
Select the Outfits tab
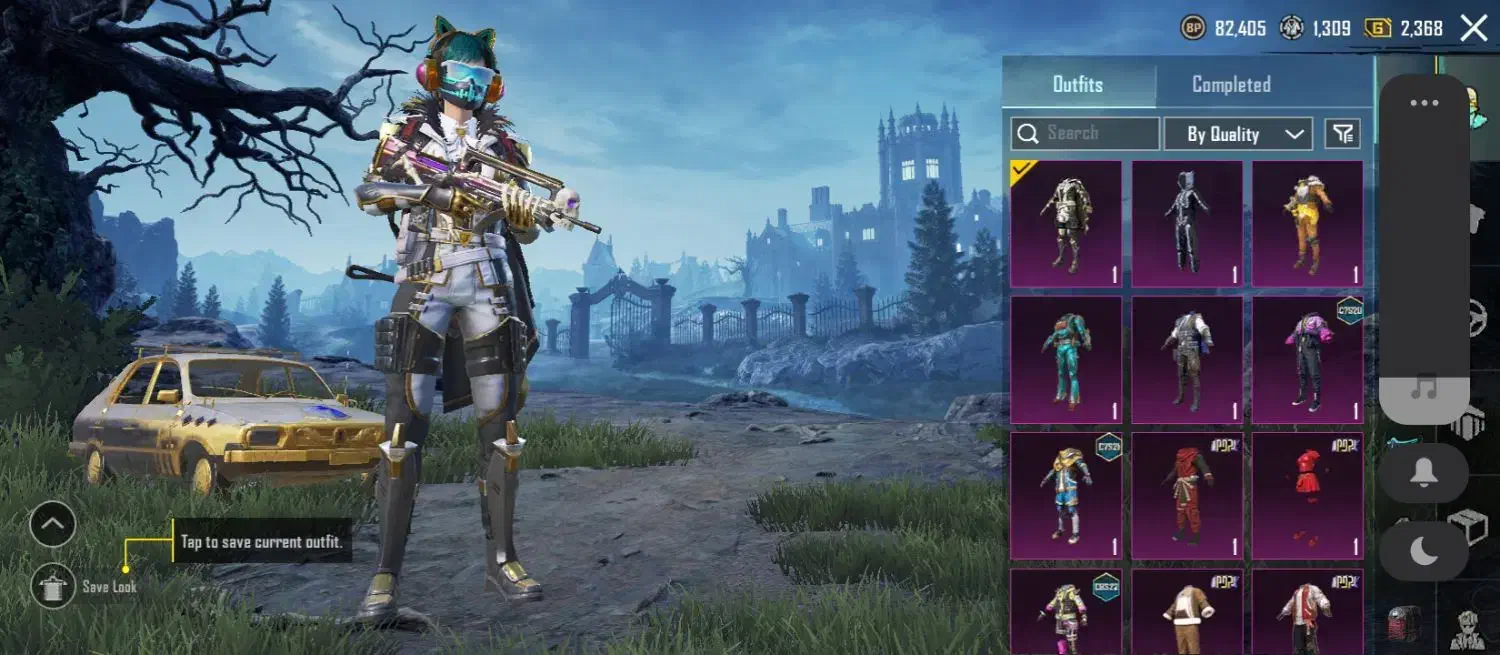1078,85
